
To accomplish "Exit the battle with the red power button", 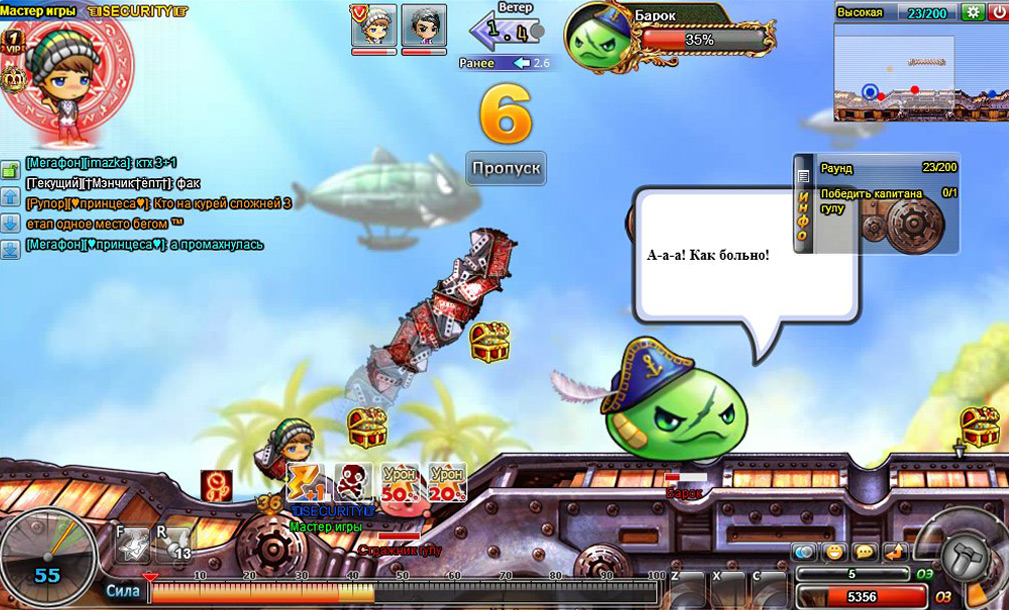I will click(x=998, y=12).
